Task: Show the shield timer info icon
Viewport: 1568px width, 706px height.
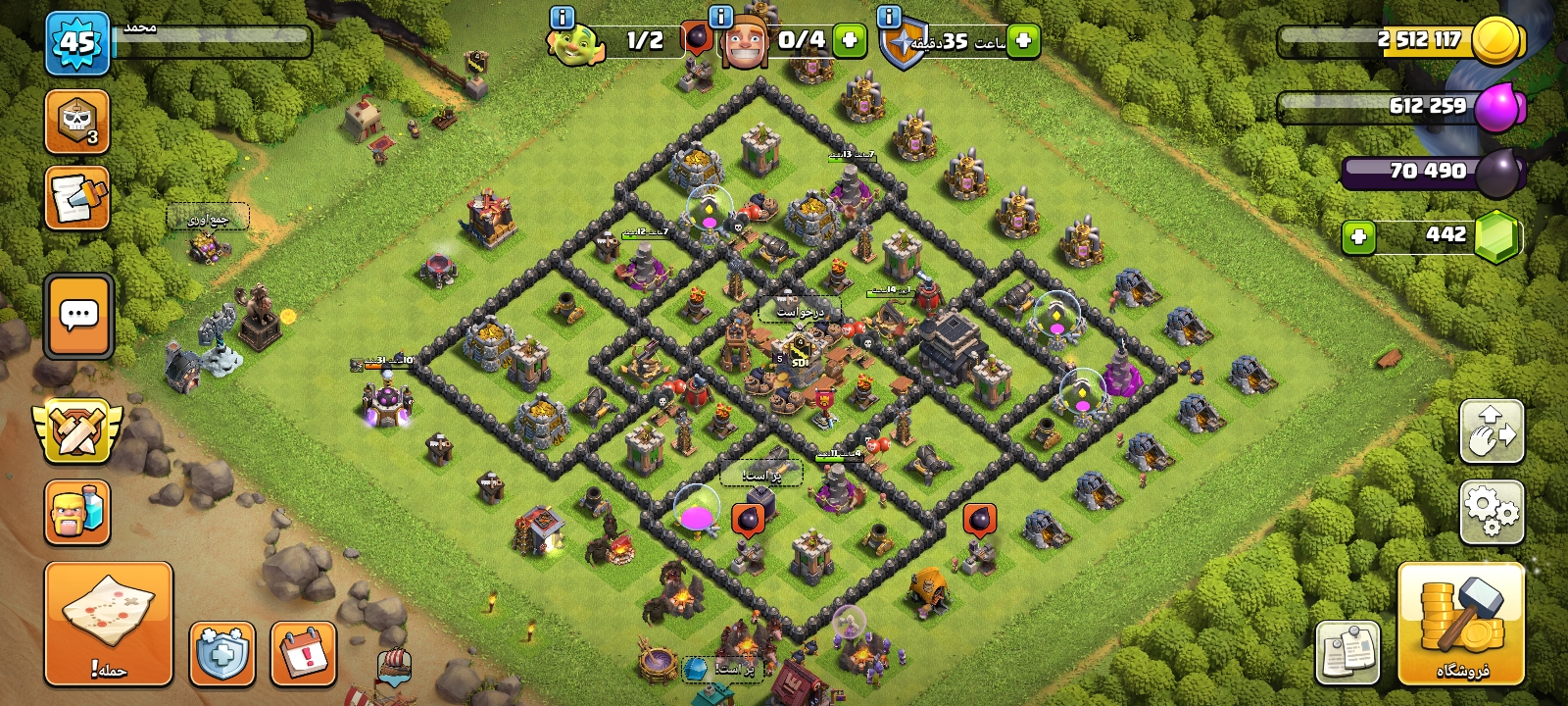Action: click(x=889, y=17)
